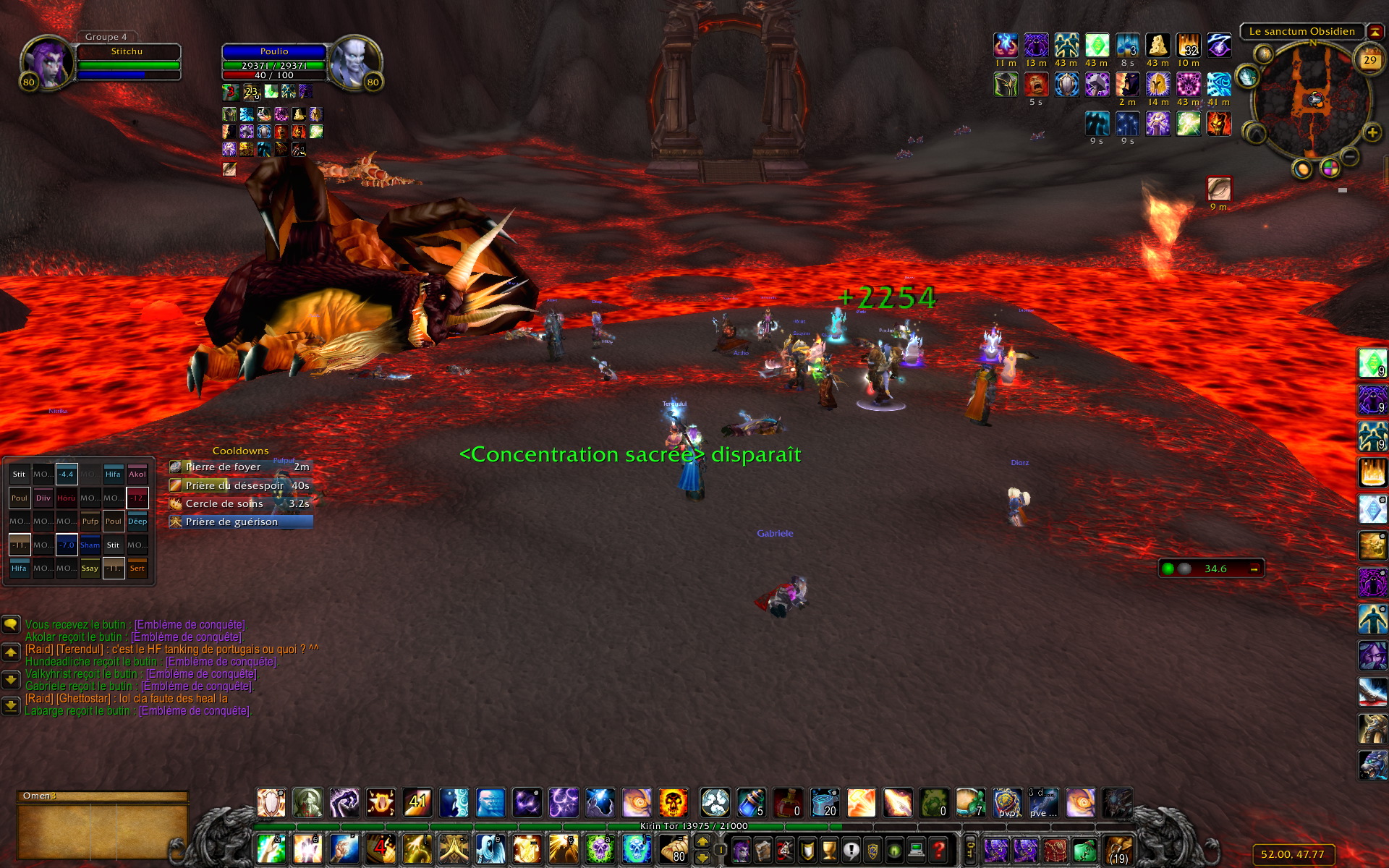This screenshot has height=868, width=1389.
Task: Click the Prière de guérison cooldown bar
Action: pyautogui.click(x=240, y=522)
